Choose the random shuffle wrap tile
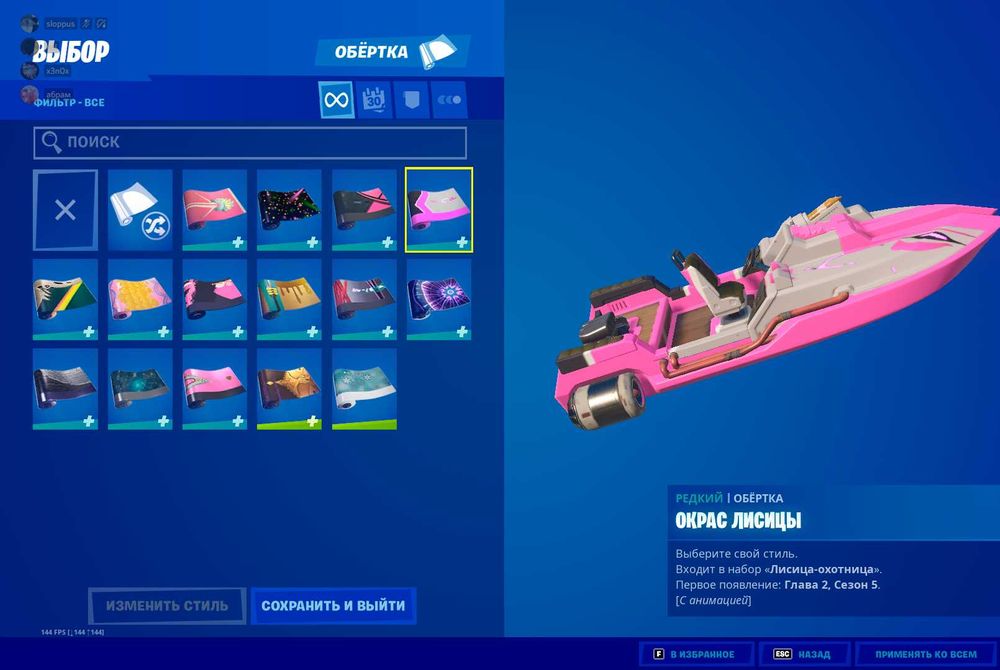The height and width of the screenshot is (670, 1000). coord(140,210)
